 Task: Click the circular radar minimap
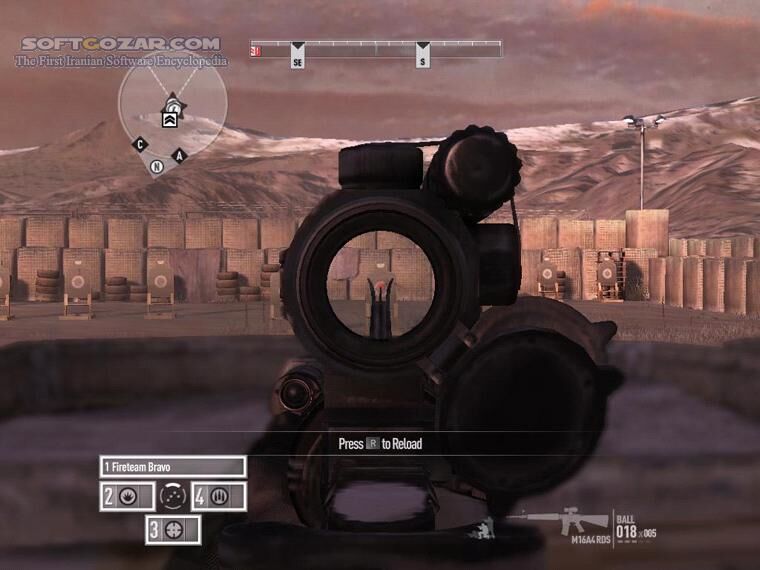coord(172,103)
